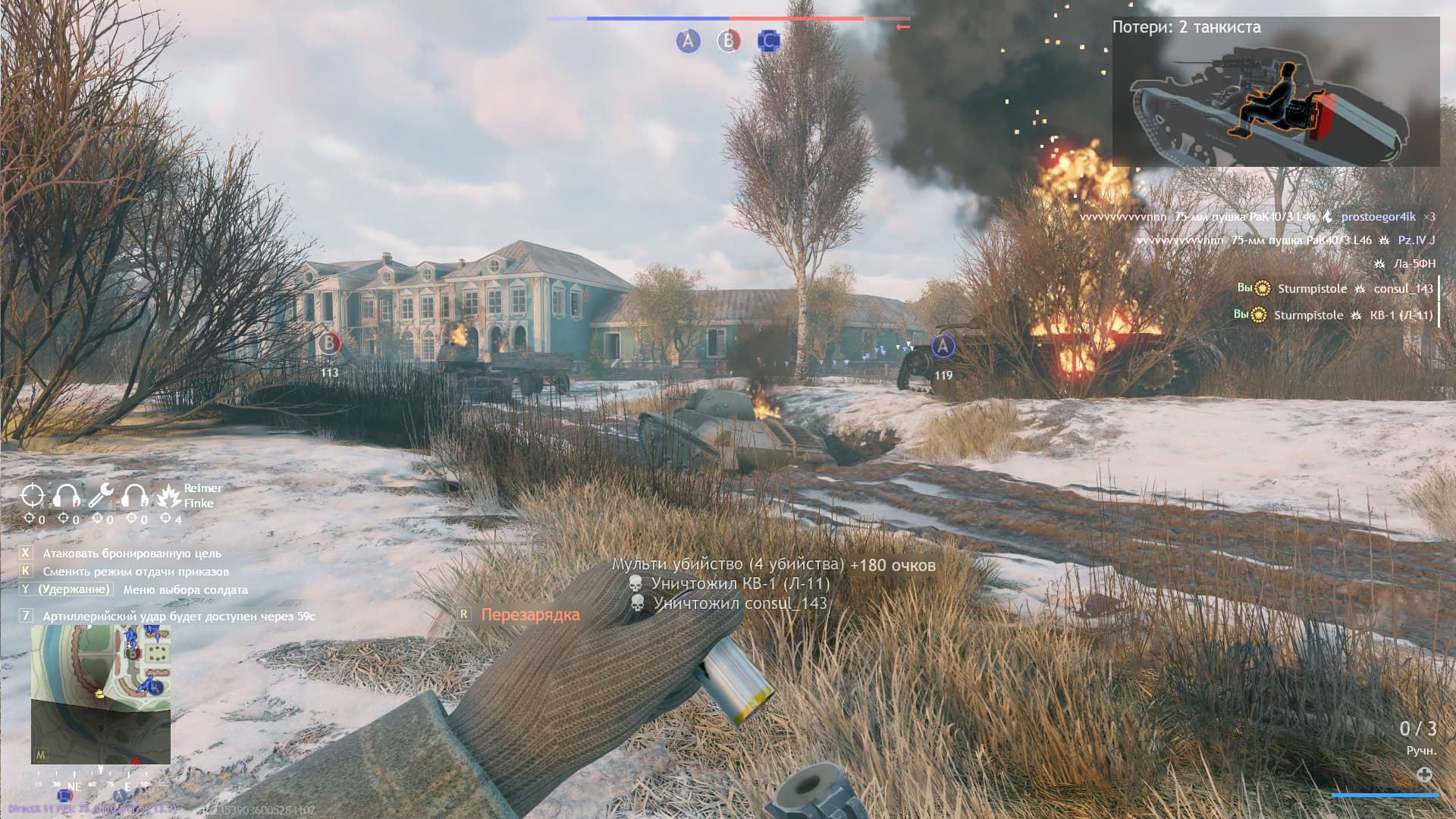Image resolution: width=1456 pixels, height=819 pixels.
Task: Select the wrench squad member icon
Action: coord(101,497)
